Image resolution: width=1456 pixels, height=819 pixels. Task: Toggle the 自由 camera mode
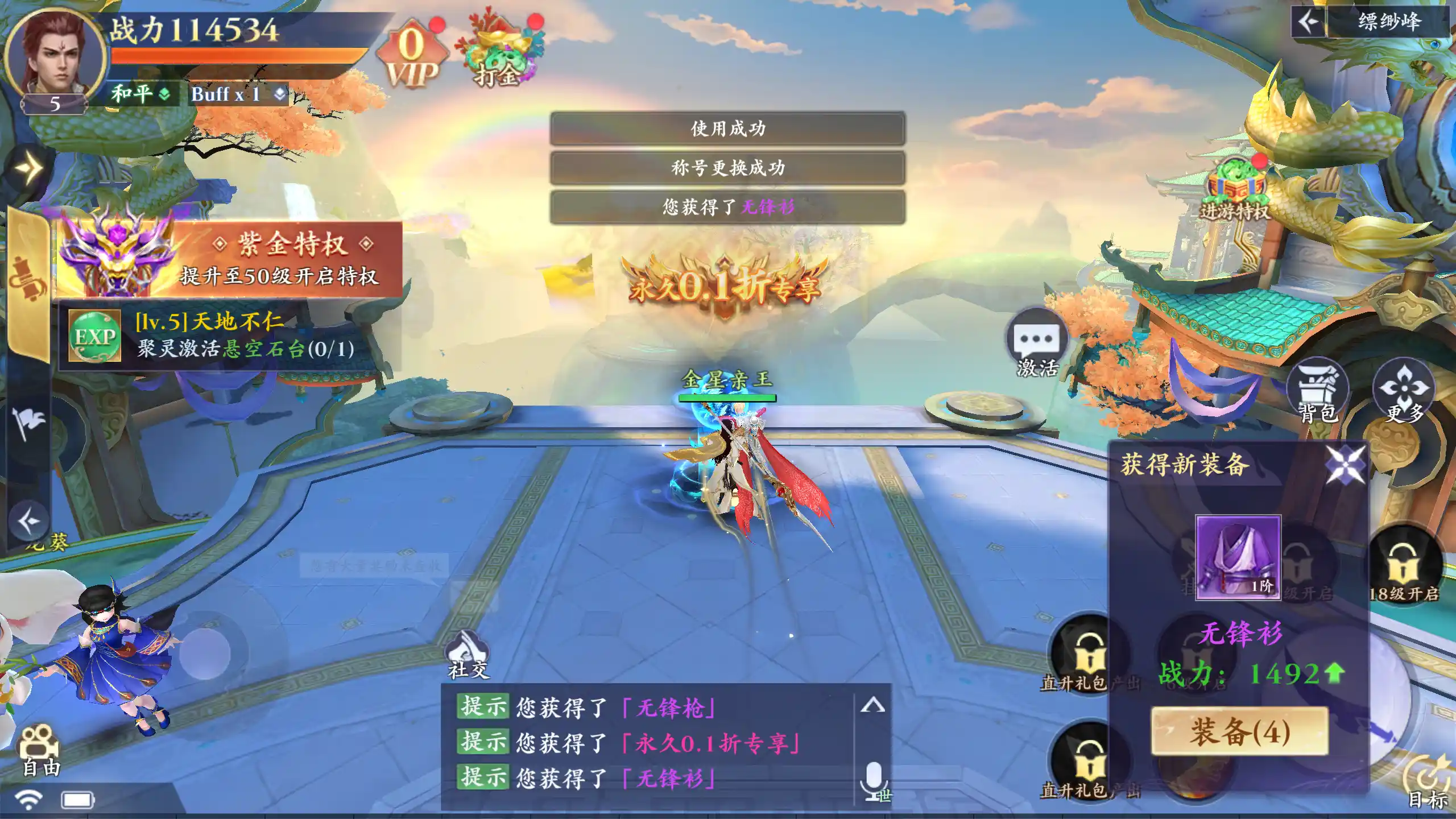tap(40, 751)
